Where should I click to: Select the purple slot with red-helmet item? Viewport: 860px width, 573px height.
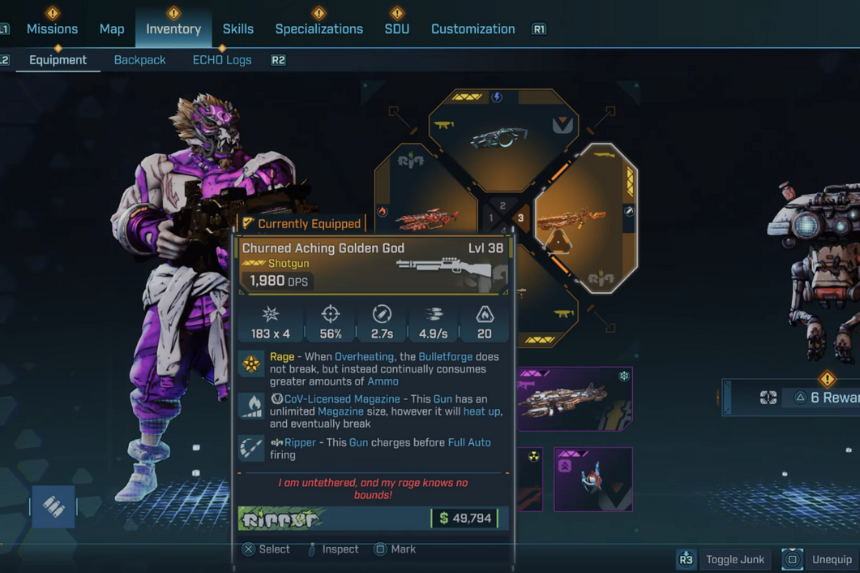[x=593, y=478]
